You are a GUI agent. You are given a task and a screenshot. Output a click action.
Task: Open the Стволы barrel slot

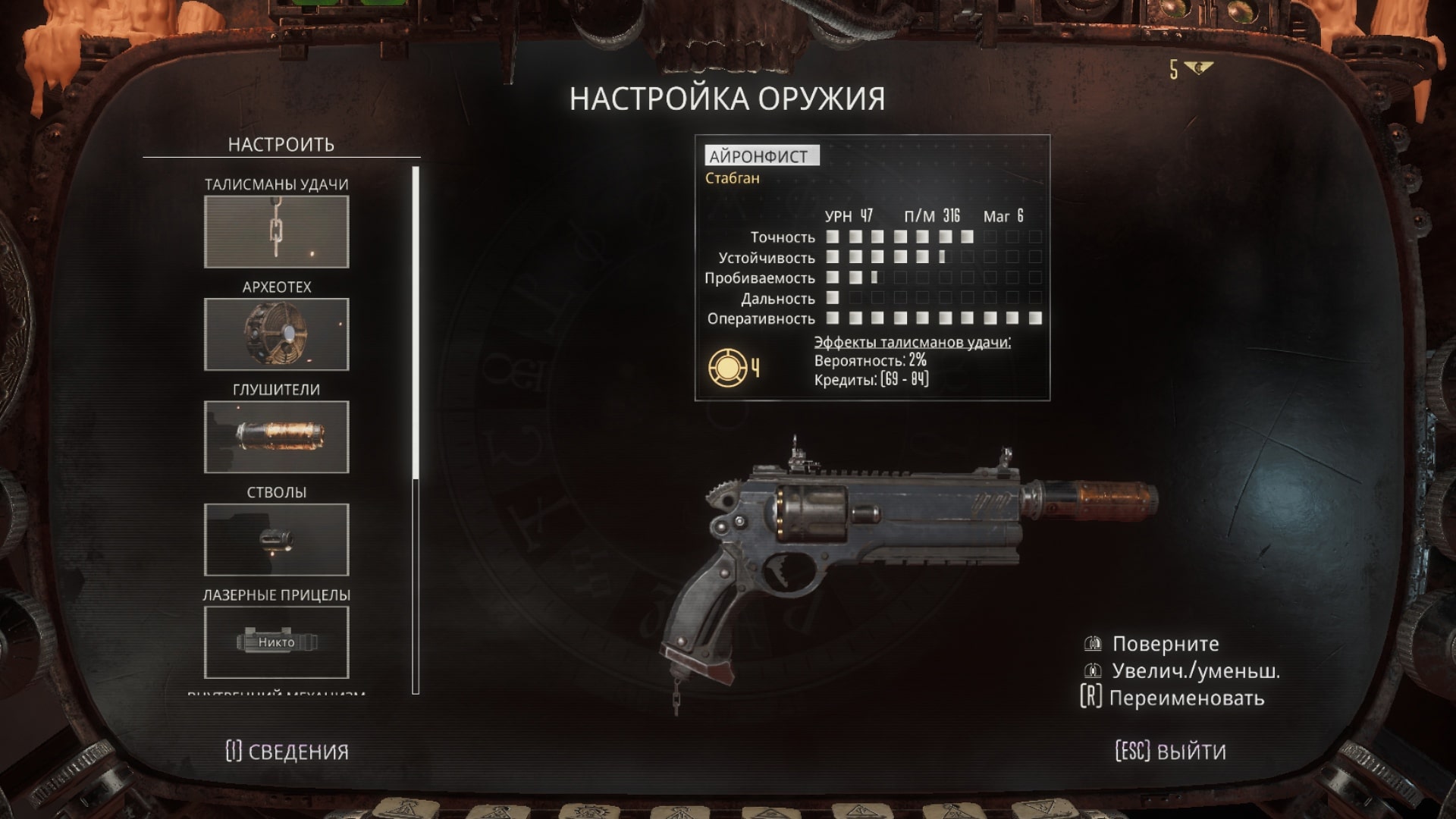point(276,539)
